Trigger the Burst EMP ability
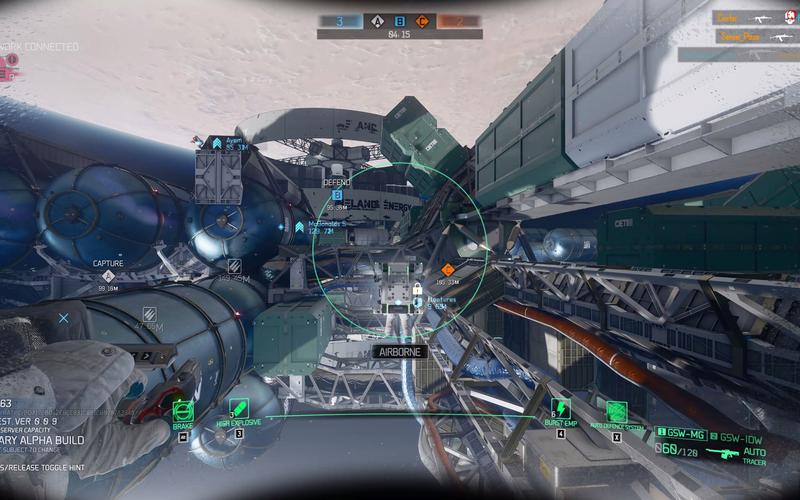Screen dimensions: 800x500 click(560, 409)
